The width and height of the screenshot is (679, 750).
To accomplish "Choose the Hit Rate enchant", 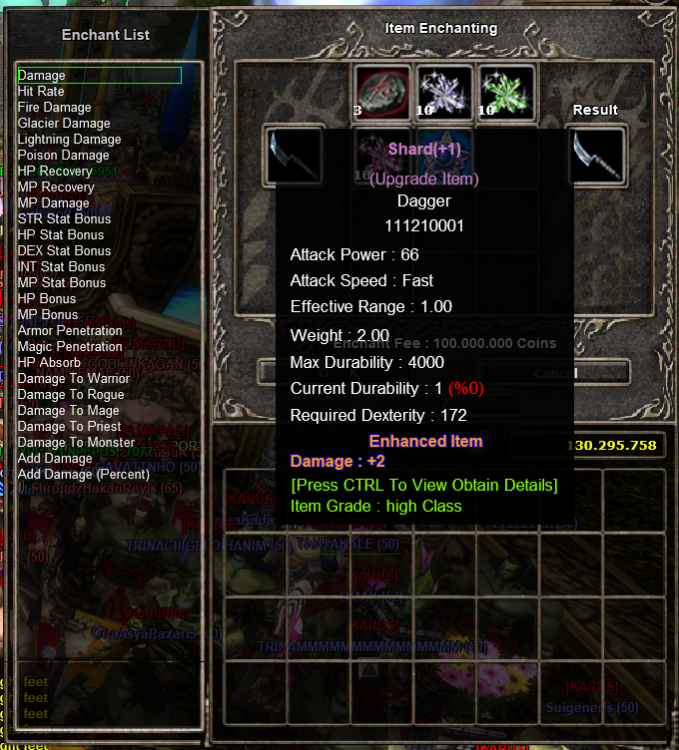I will (x=41, y=91).
